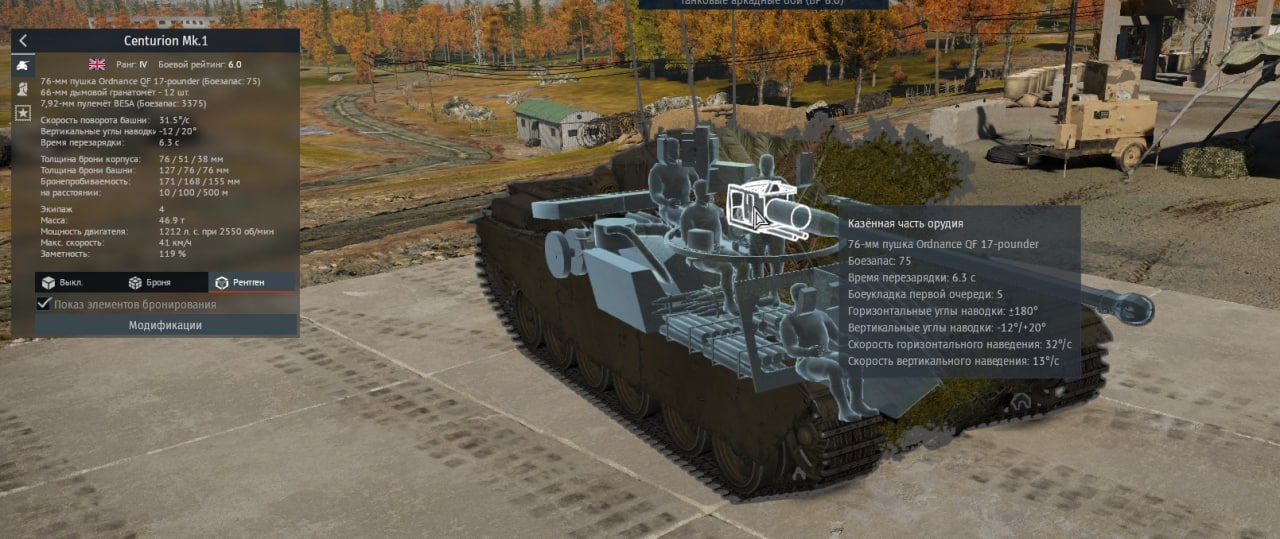Select the Выкл. view mode tab
Image resolution: width=1280 pixels, height=539 pixels.
click(x=63, y=283)
